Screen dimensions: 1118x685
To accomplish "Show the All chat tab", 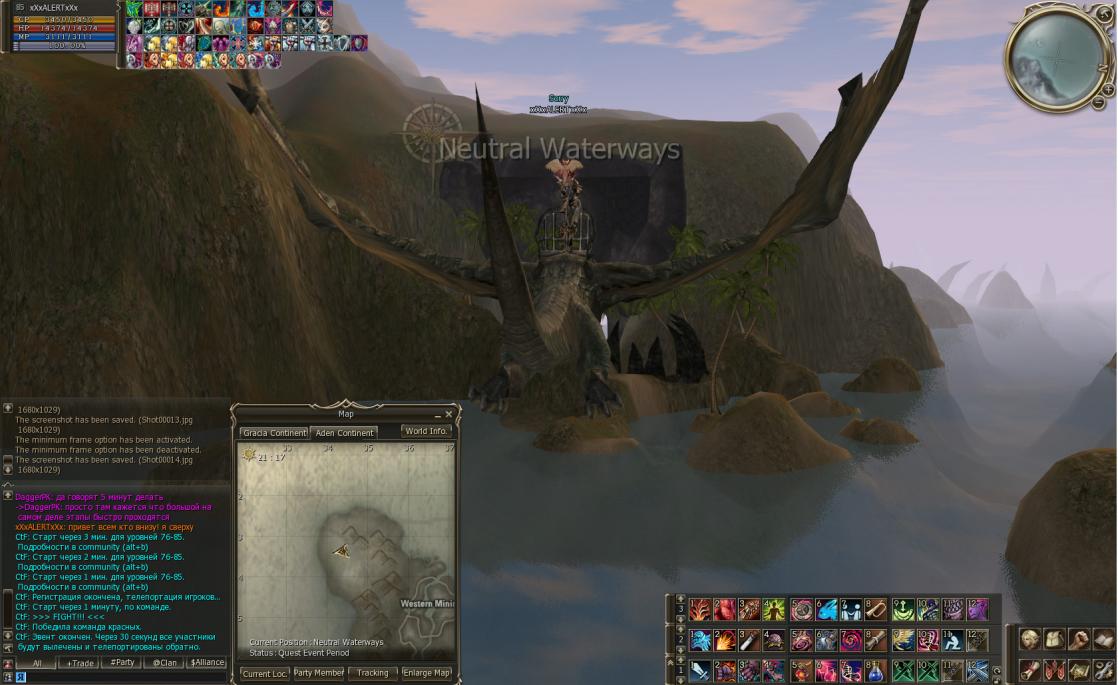I will pos(36,663).
